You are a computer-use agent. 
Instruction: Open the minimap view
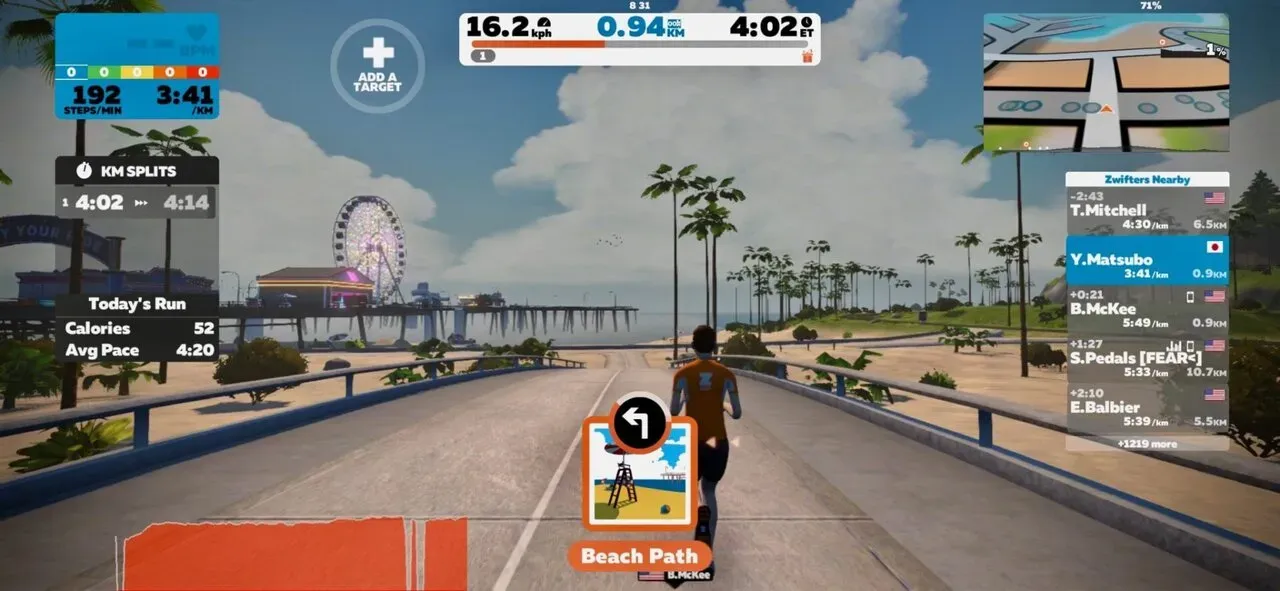pyautogui.click(x=1105, y=82)
